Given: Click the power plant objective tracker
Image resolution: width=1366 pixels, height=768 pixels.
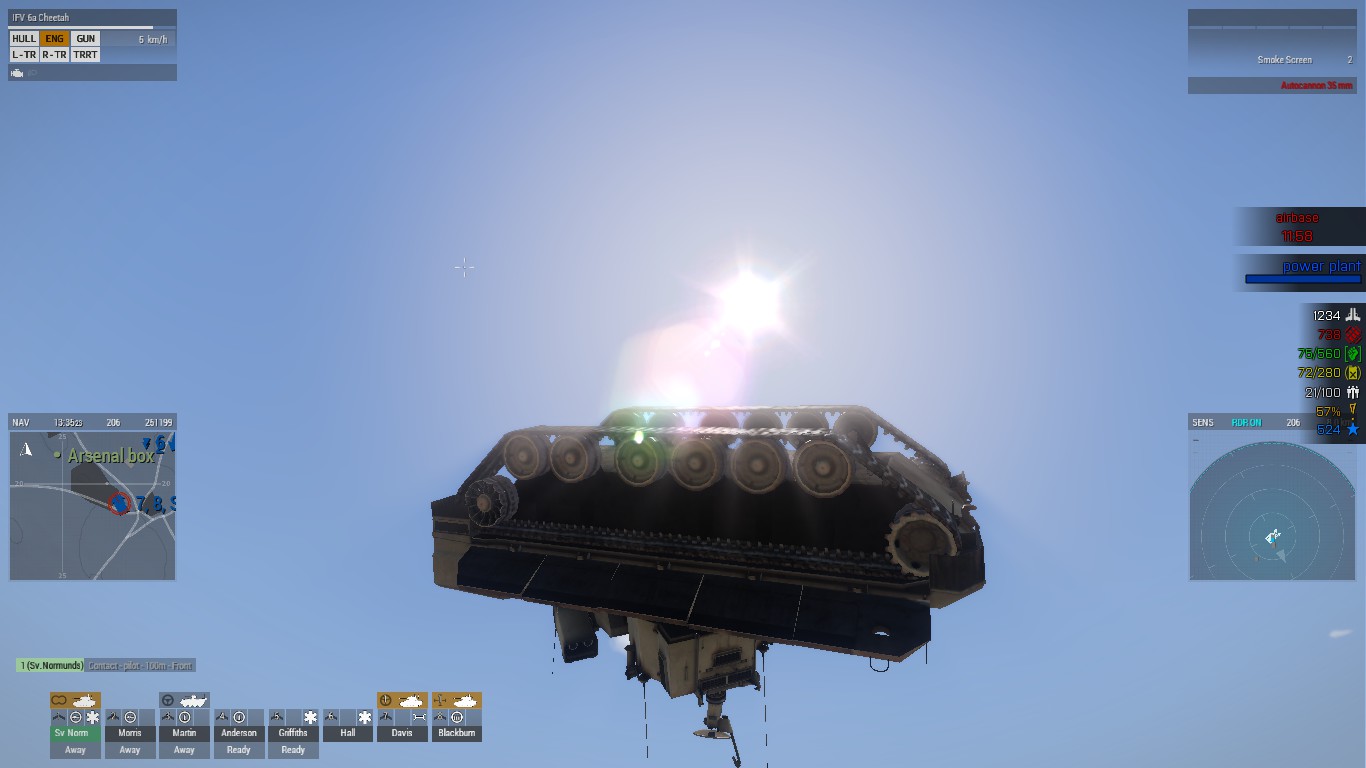Looking at the screenshot, I should pyautogui.click(x=1300, y=272).
